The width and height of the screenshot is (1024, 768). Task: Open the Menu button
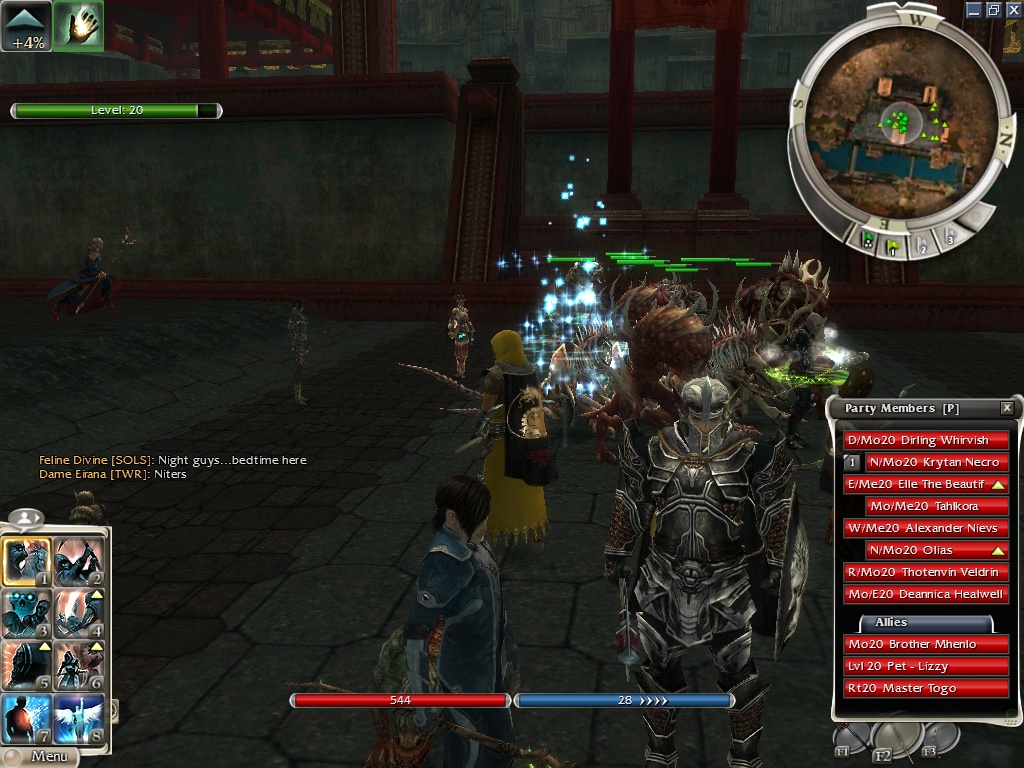[x=48, y=756]
